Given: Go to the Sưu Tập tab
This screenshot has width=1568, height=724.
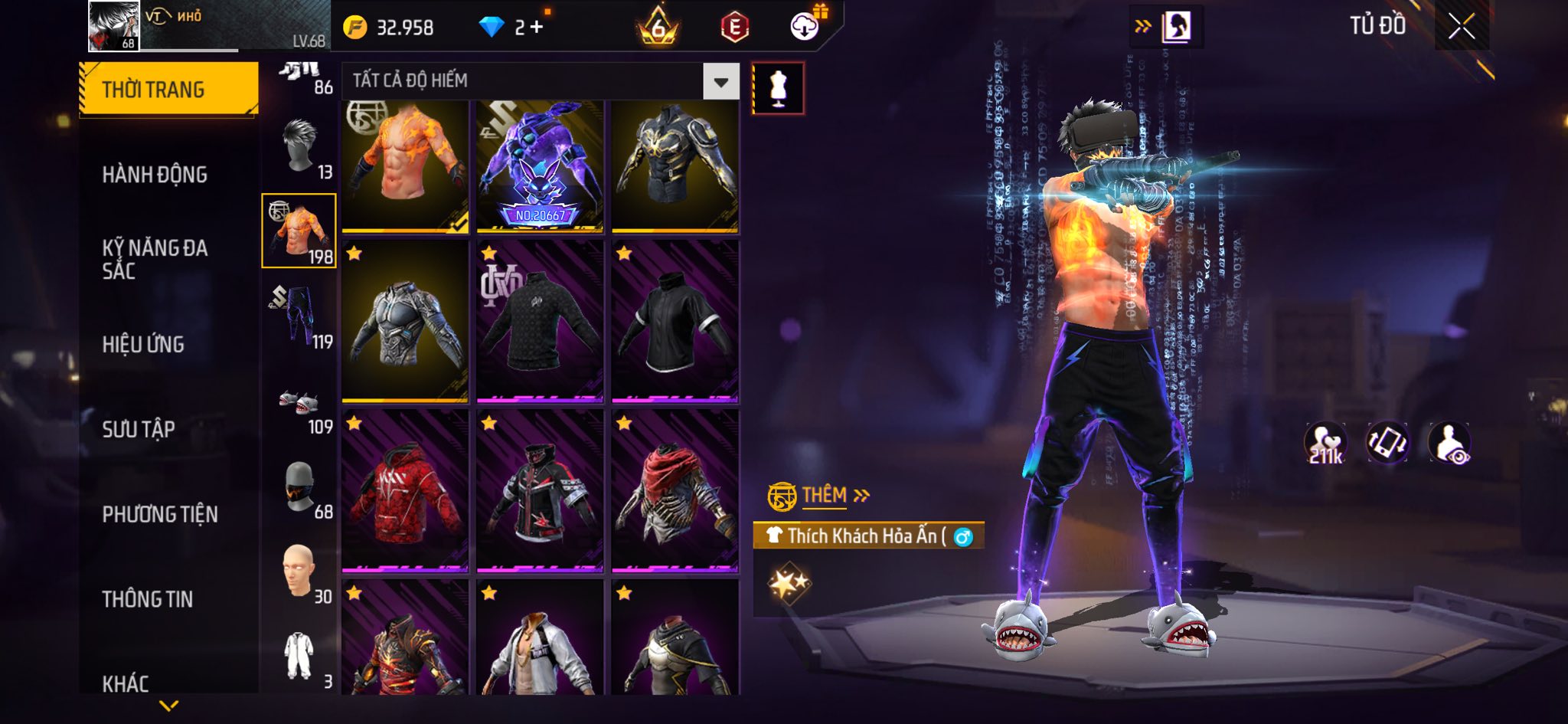Looking at the screenshot, I should tap(139, 429).
